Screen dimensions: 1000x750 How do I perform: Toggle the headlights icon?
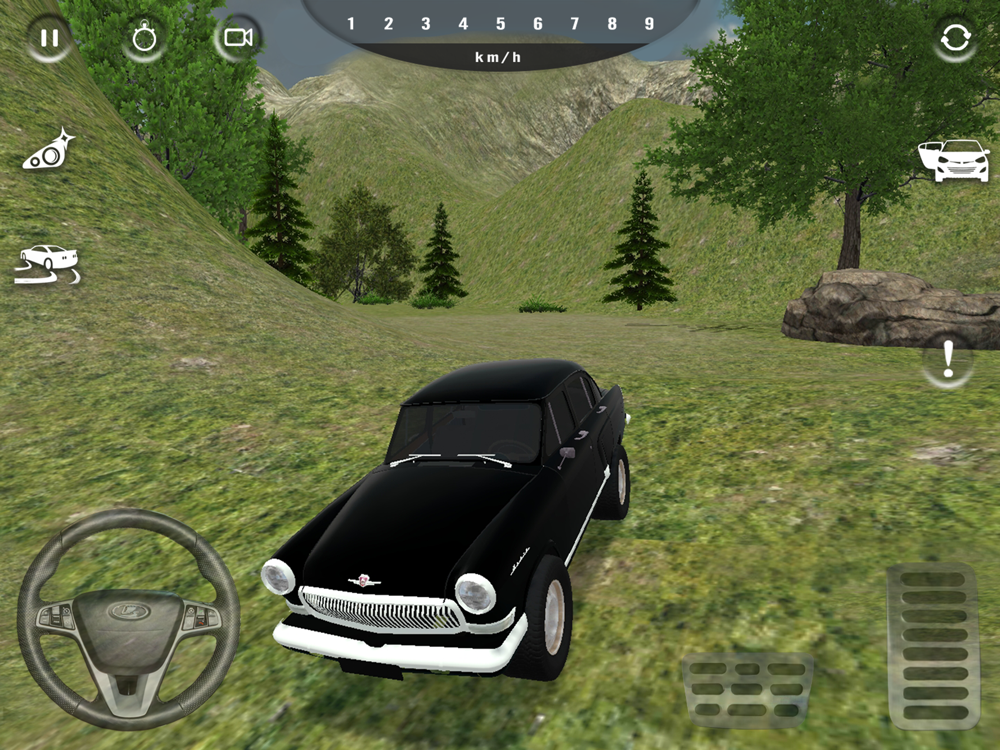tap(49, 150)
